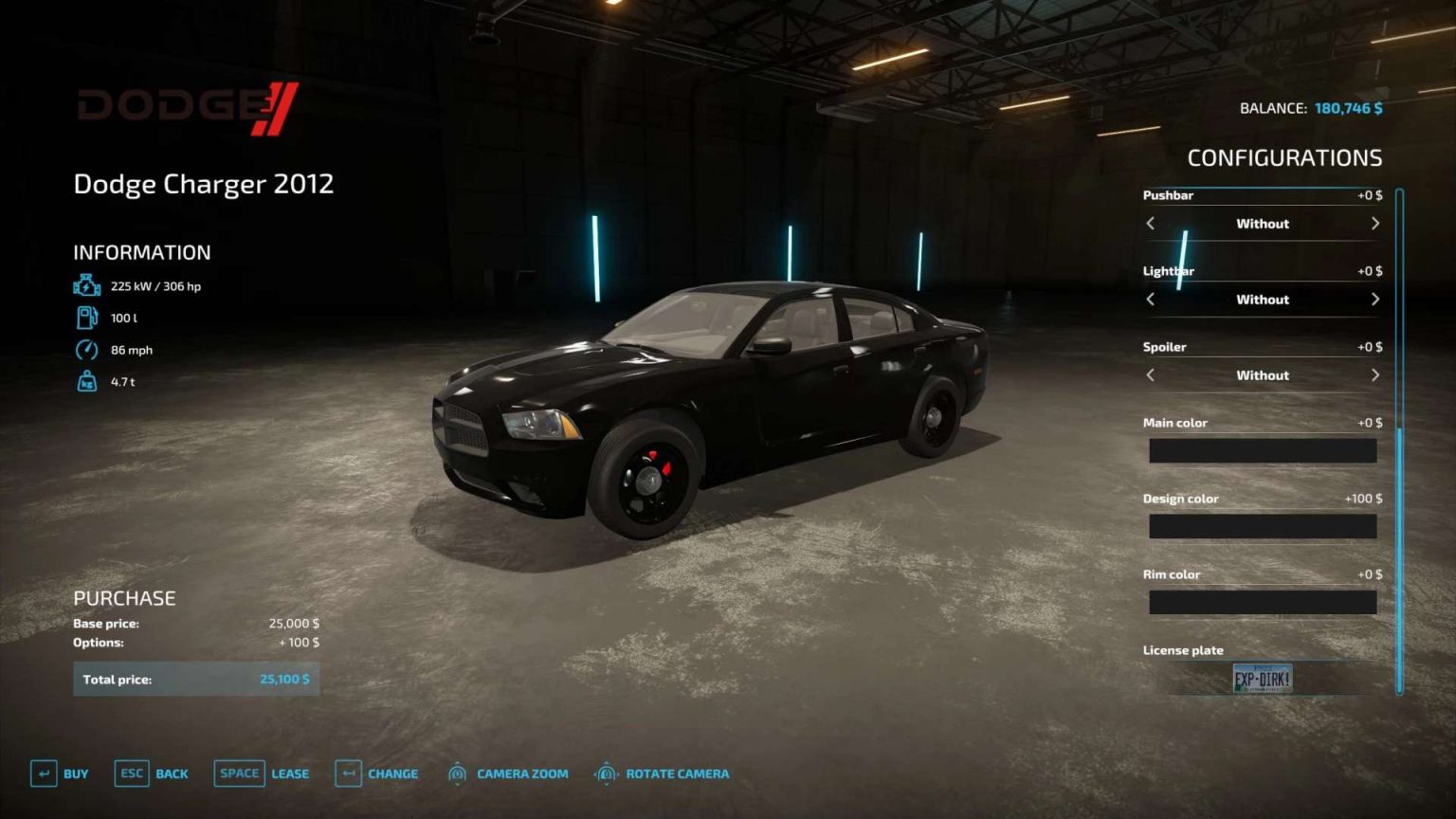Click the ESC key icon next to Back

130,773
